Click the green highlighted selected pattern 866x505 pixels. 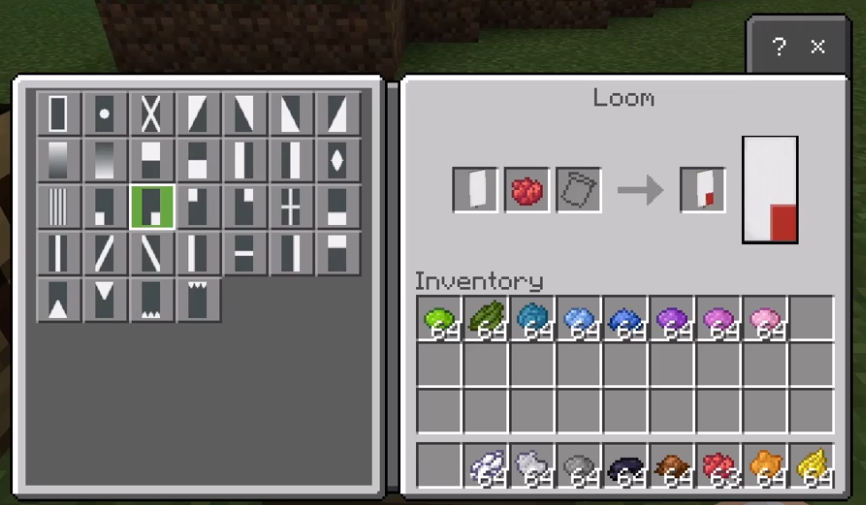151,207
